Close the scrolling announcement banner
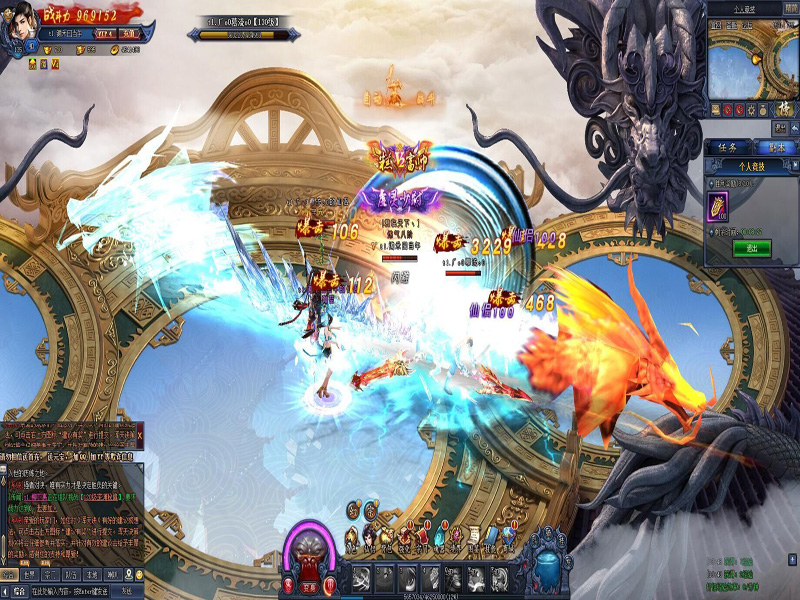This screenshot has height=600, width=800. pyautogui.click(x=140, y=436)
